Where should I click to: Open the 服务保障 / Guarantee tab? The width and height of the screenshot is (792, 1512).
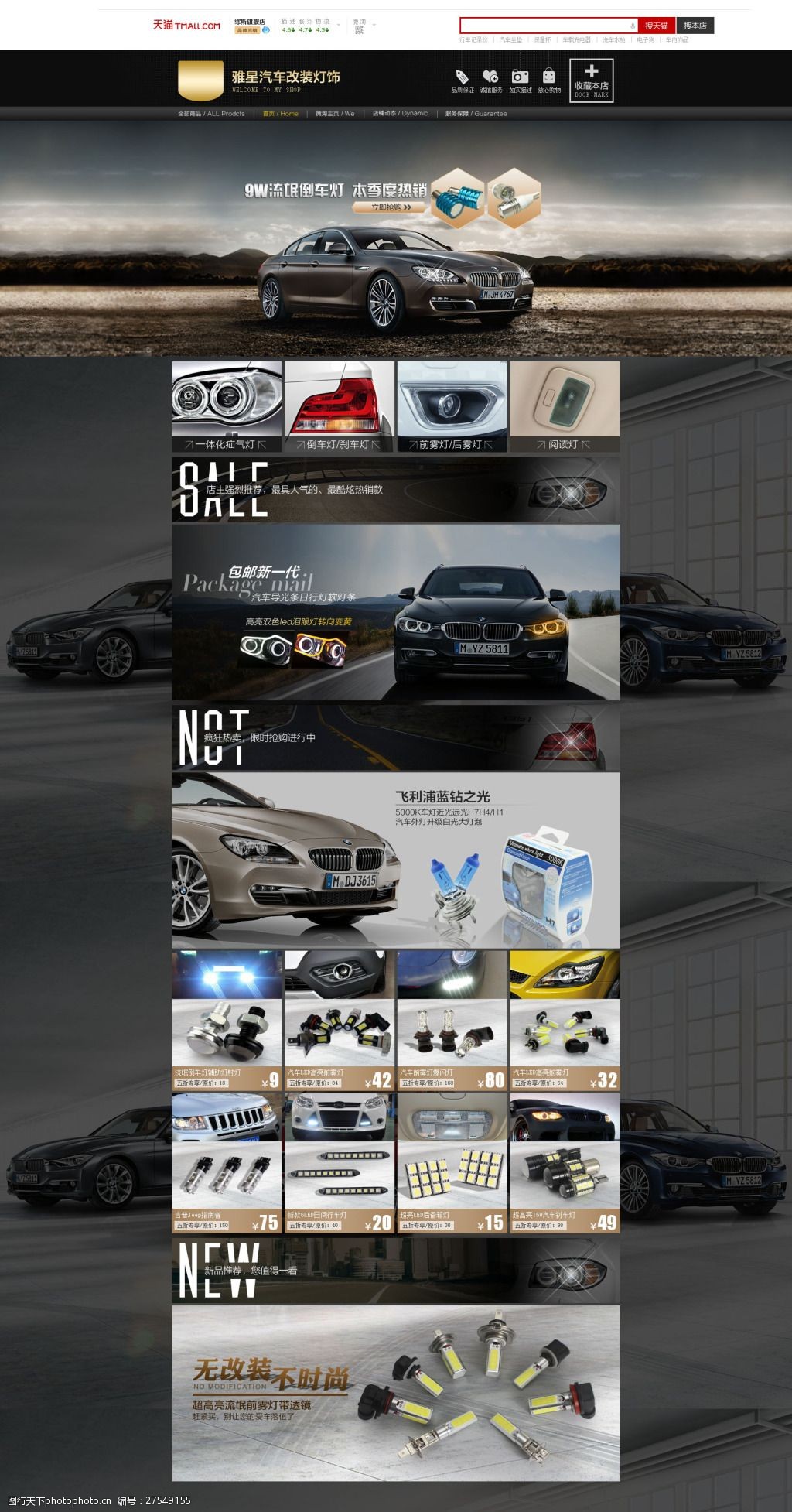point(476,114)
